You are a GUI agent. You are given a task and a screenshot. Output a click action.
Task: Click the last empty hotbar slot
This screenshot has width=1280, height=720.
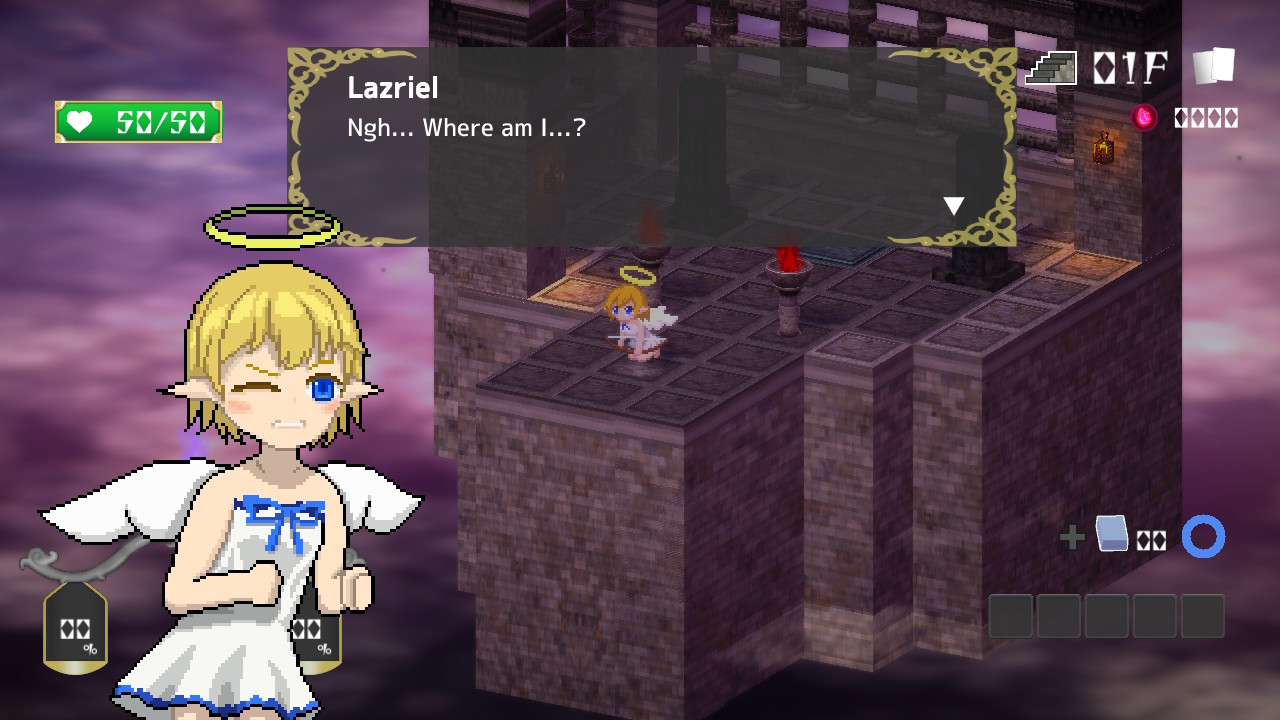click(x=1202, y=616)
